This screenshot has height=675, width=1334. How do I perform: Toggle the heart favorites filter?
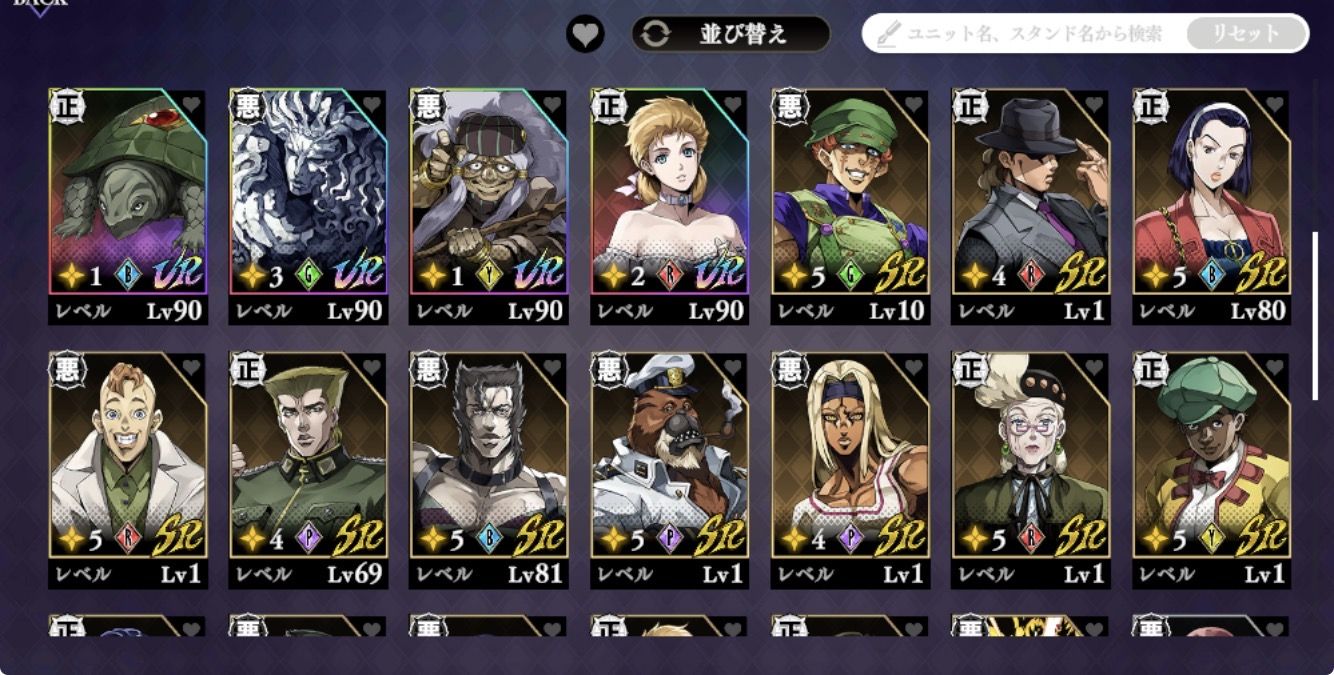tap(585, 34)
